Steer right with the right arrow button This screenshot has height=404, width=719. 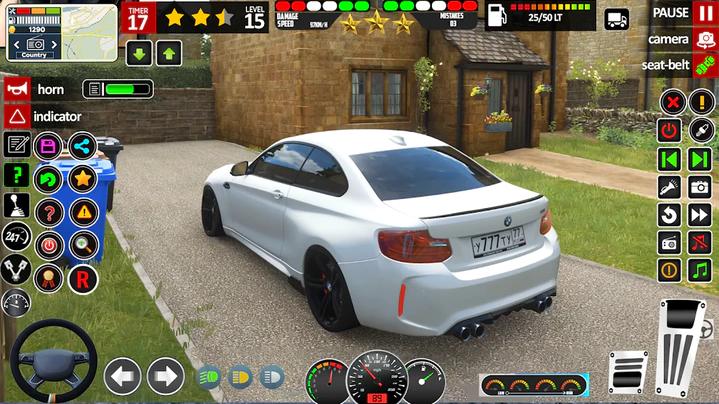[x=166, y=376]
